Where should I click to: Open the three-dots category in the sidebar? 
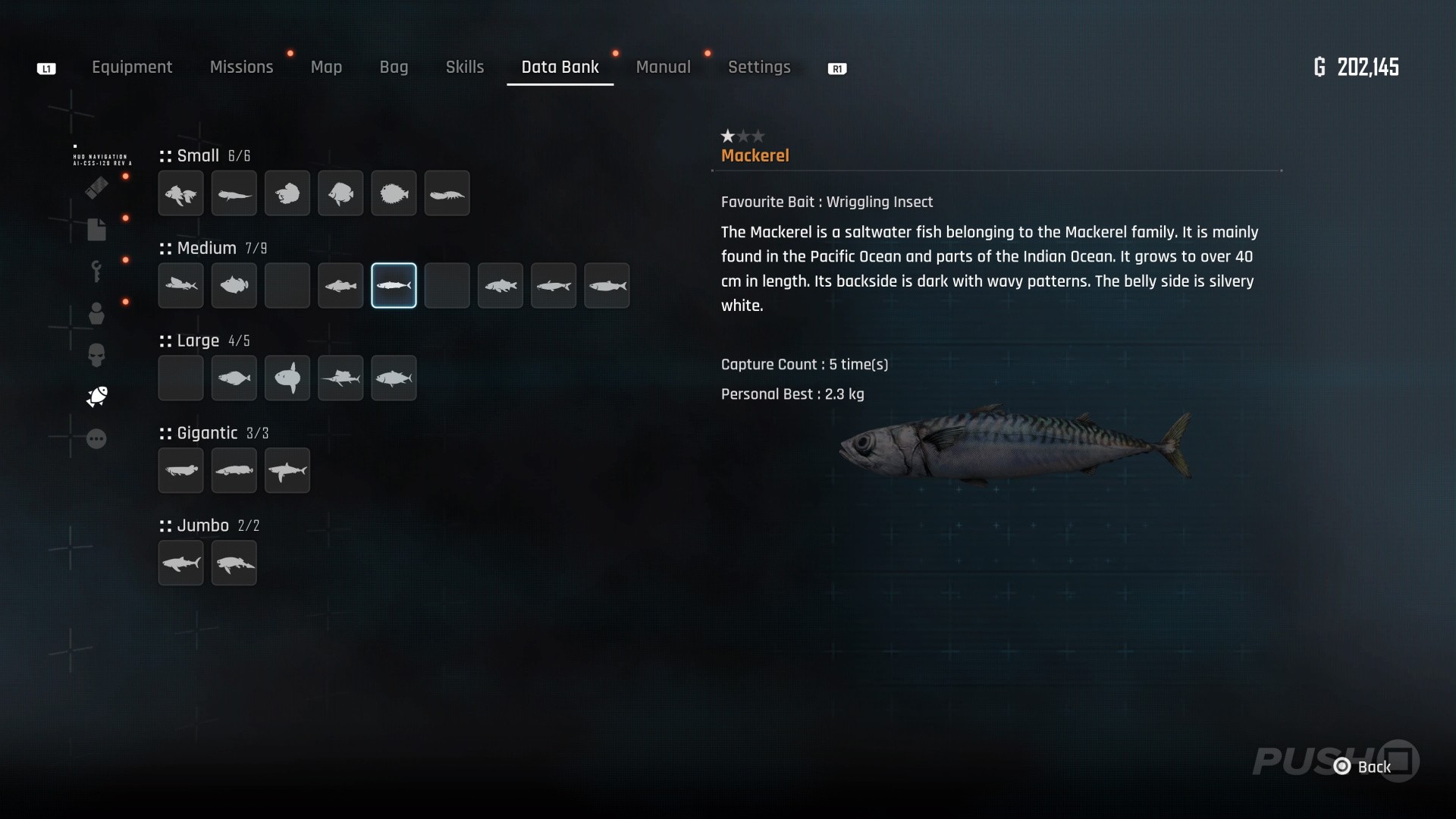pyautogui.click(x=96, y=439)
